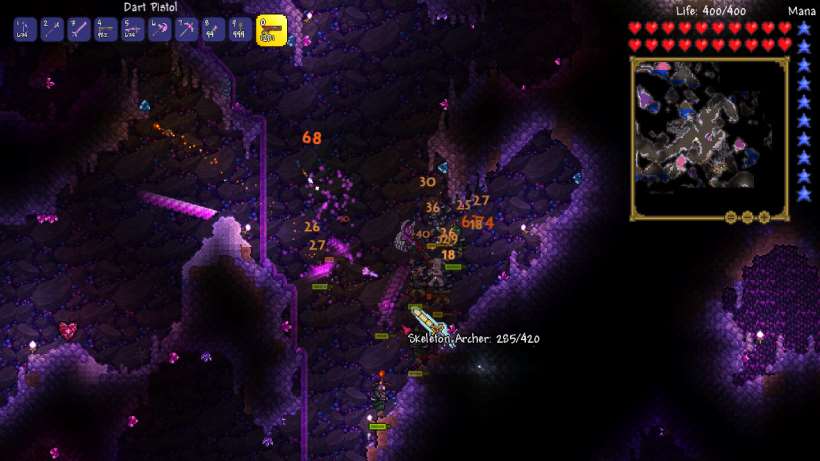Select the highlighted Dart Pistol hotbar slot
The height and width of the screenshot is (461, 820).
coord(271,30)
